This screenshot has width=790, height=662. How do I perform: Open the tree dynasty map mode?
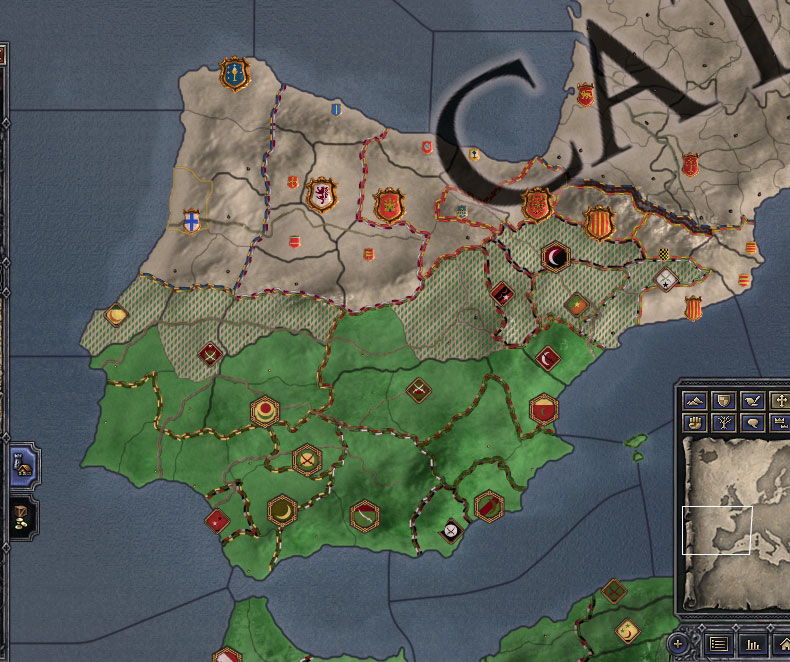pos(722,423)
